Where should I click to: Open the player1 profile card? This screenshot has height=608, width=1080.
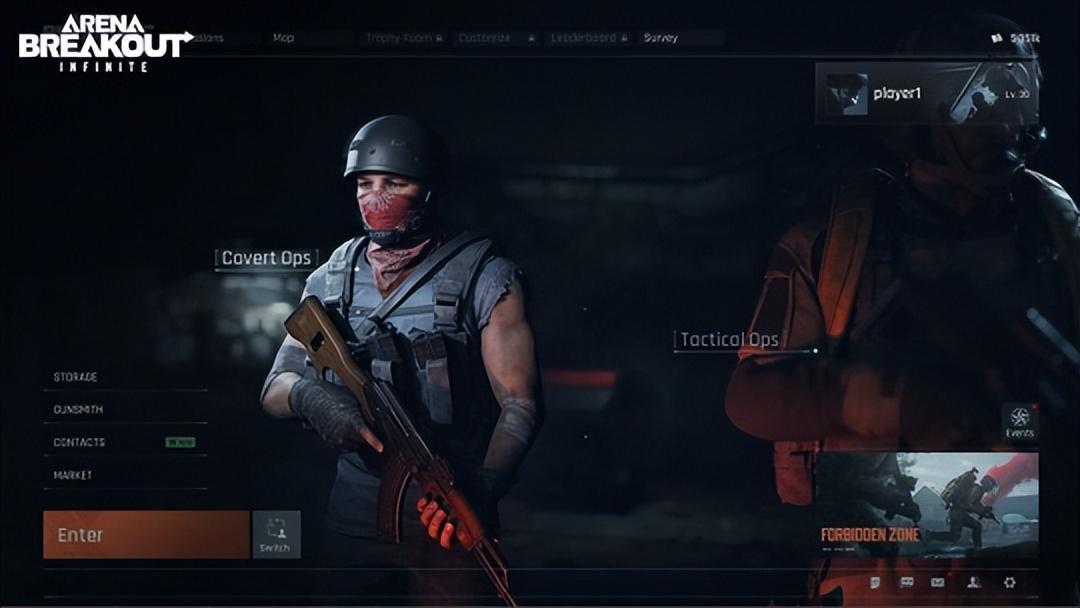coord(927,94)
